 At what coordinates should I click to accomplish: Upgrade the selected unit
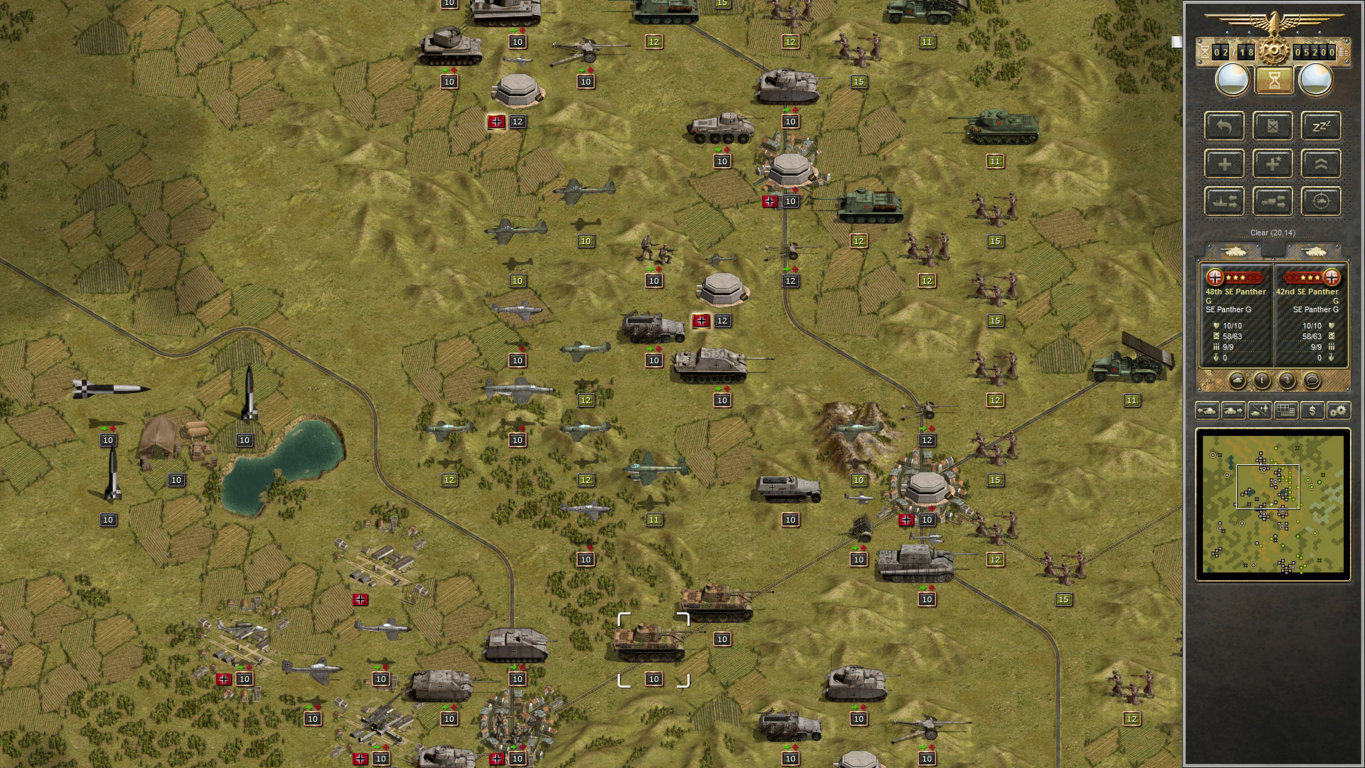tap(1320, 164)
